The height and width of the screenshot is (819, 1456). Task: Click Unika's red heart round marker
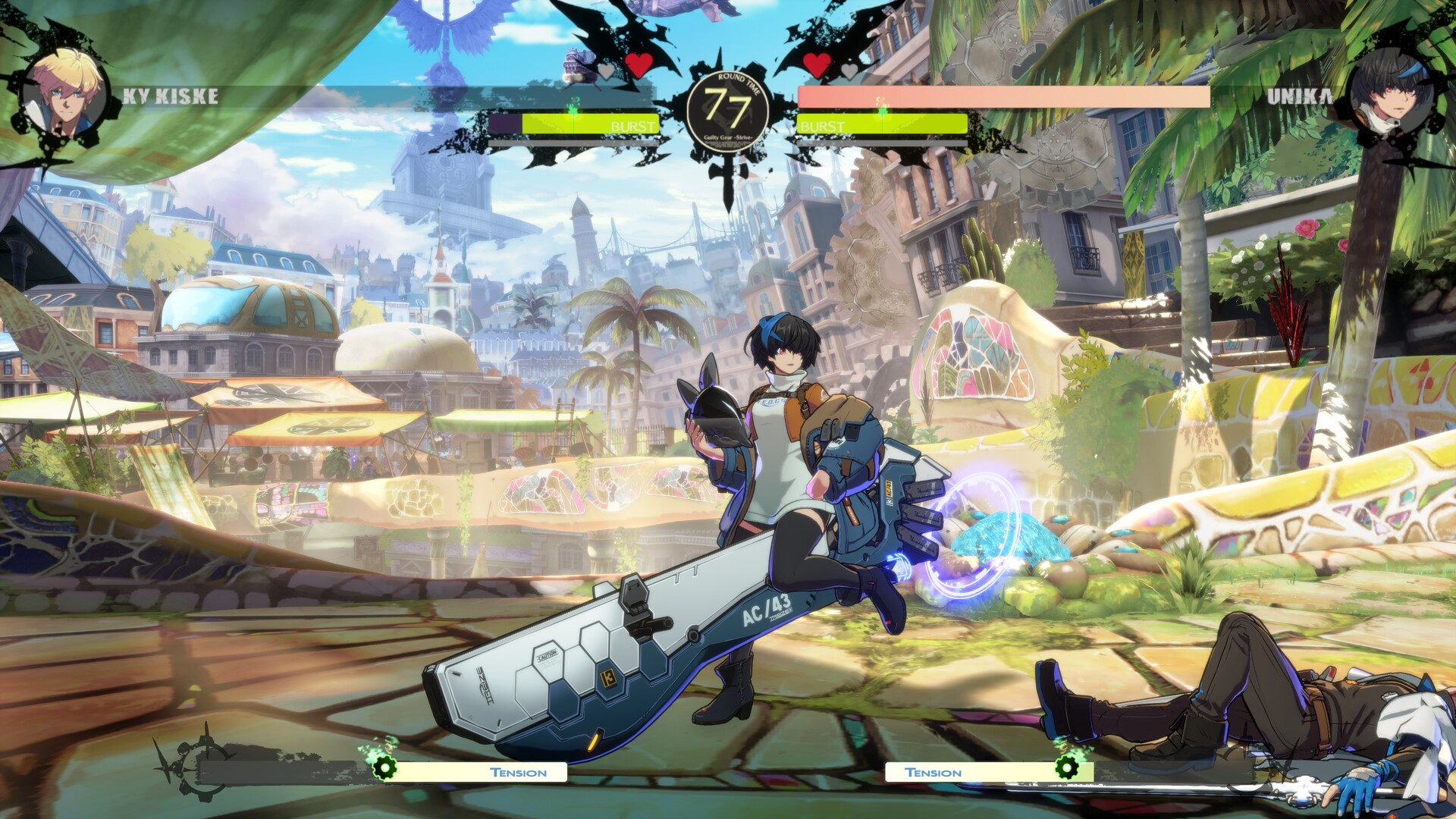click(x=817, y=65)
